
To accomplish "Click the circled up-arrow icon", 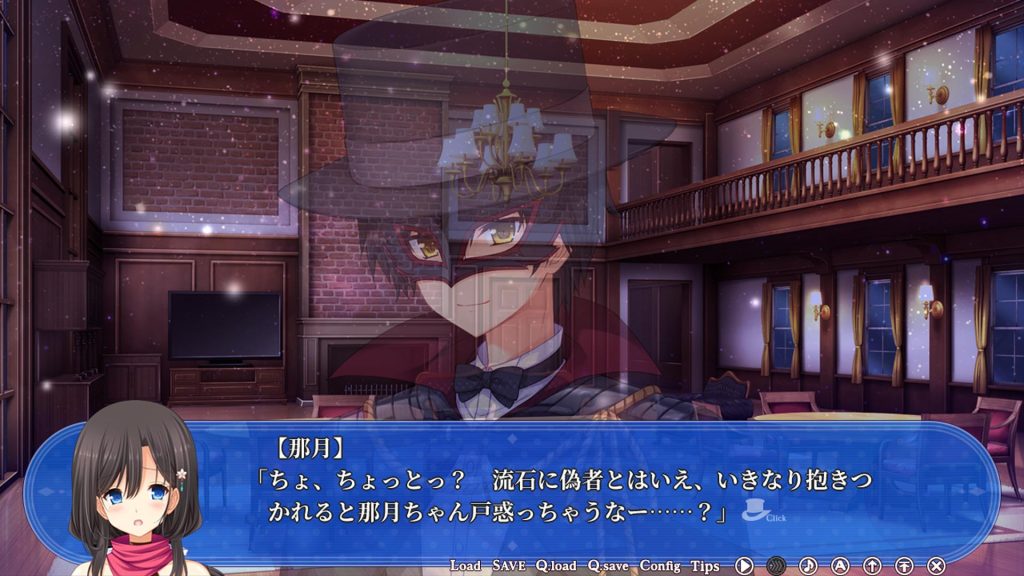I will click(x=872, y=566).
